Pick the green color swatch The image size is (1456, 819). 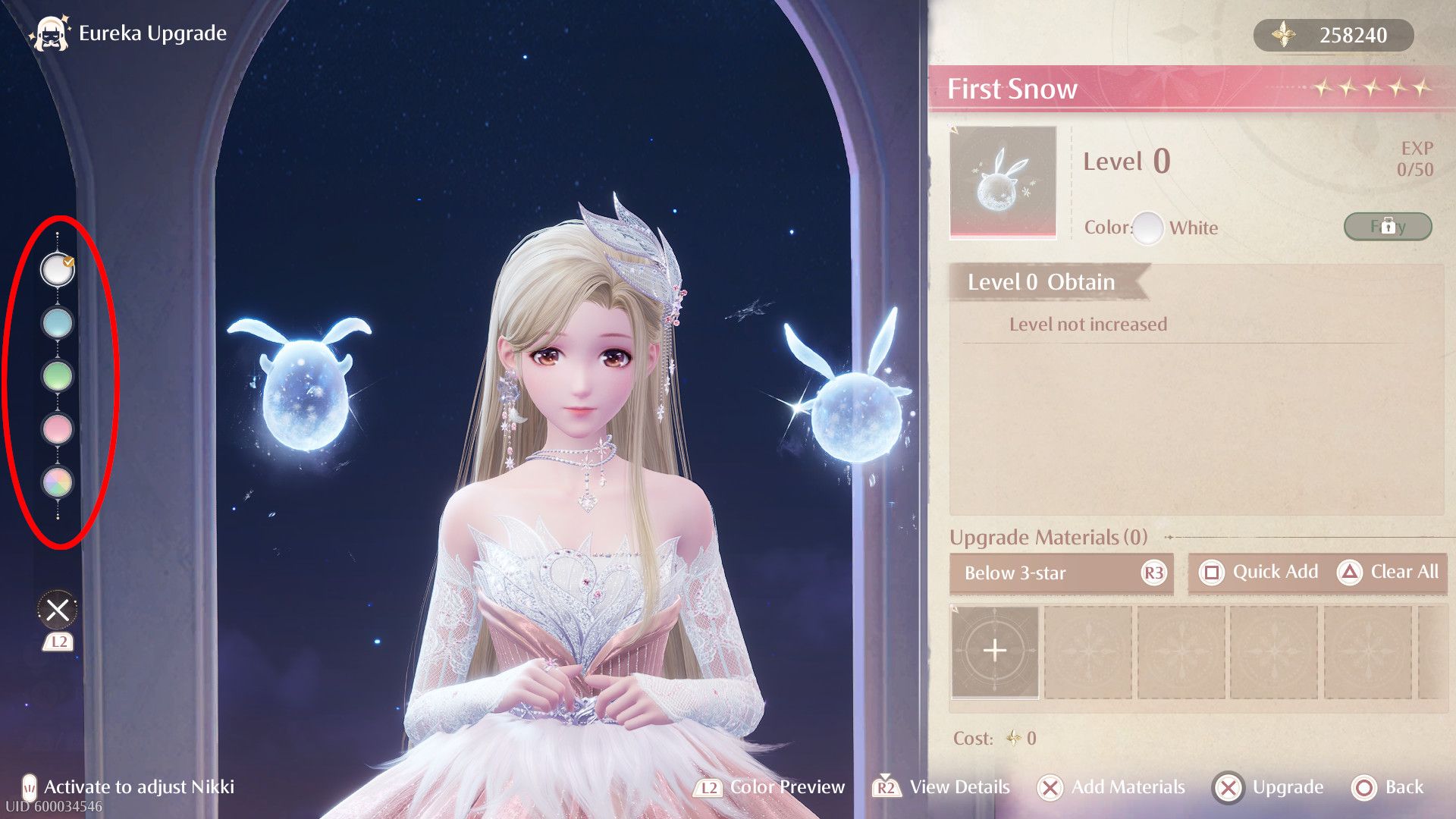click(x=58, y=375)
